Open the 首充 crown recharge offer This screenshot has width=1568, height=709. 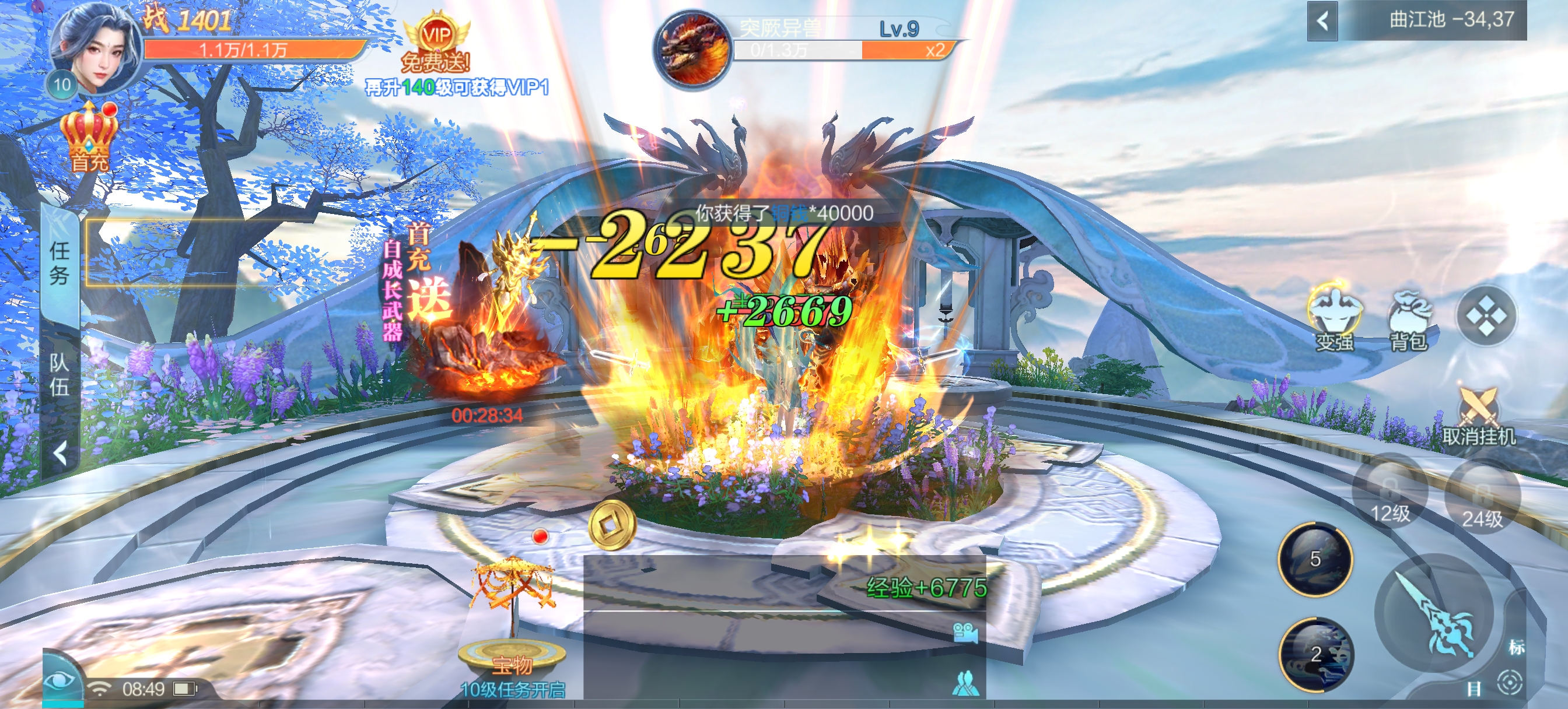pos(89,137)
